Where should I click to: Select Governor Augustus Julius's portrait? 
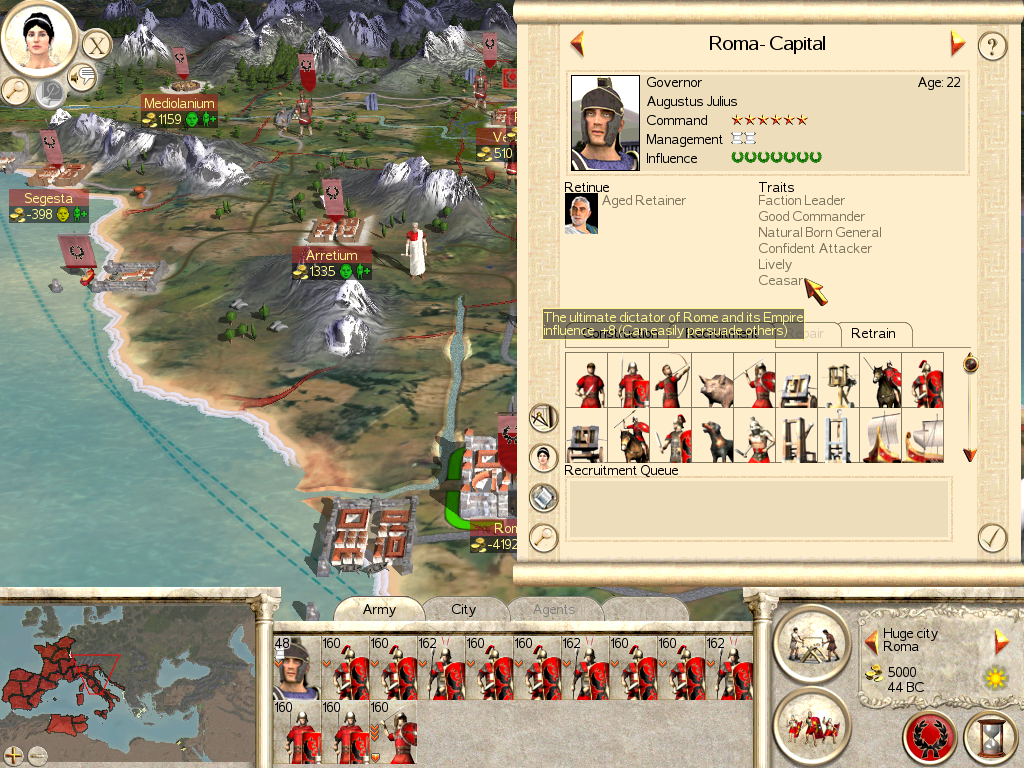point(605,123)
